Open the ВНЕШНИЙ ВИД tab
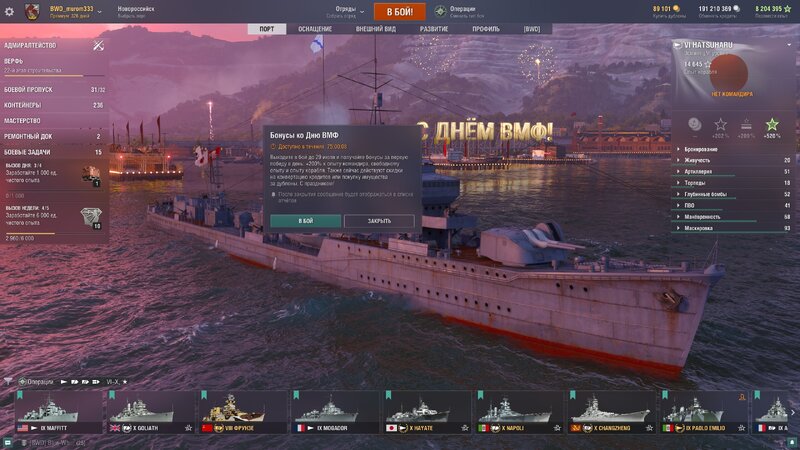Viewport: 800px width, 450px height. tap(374, 29)
